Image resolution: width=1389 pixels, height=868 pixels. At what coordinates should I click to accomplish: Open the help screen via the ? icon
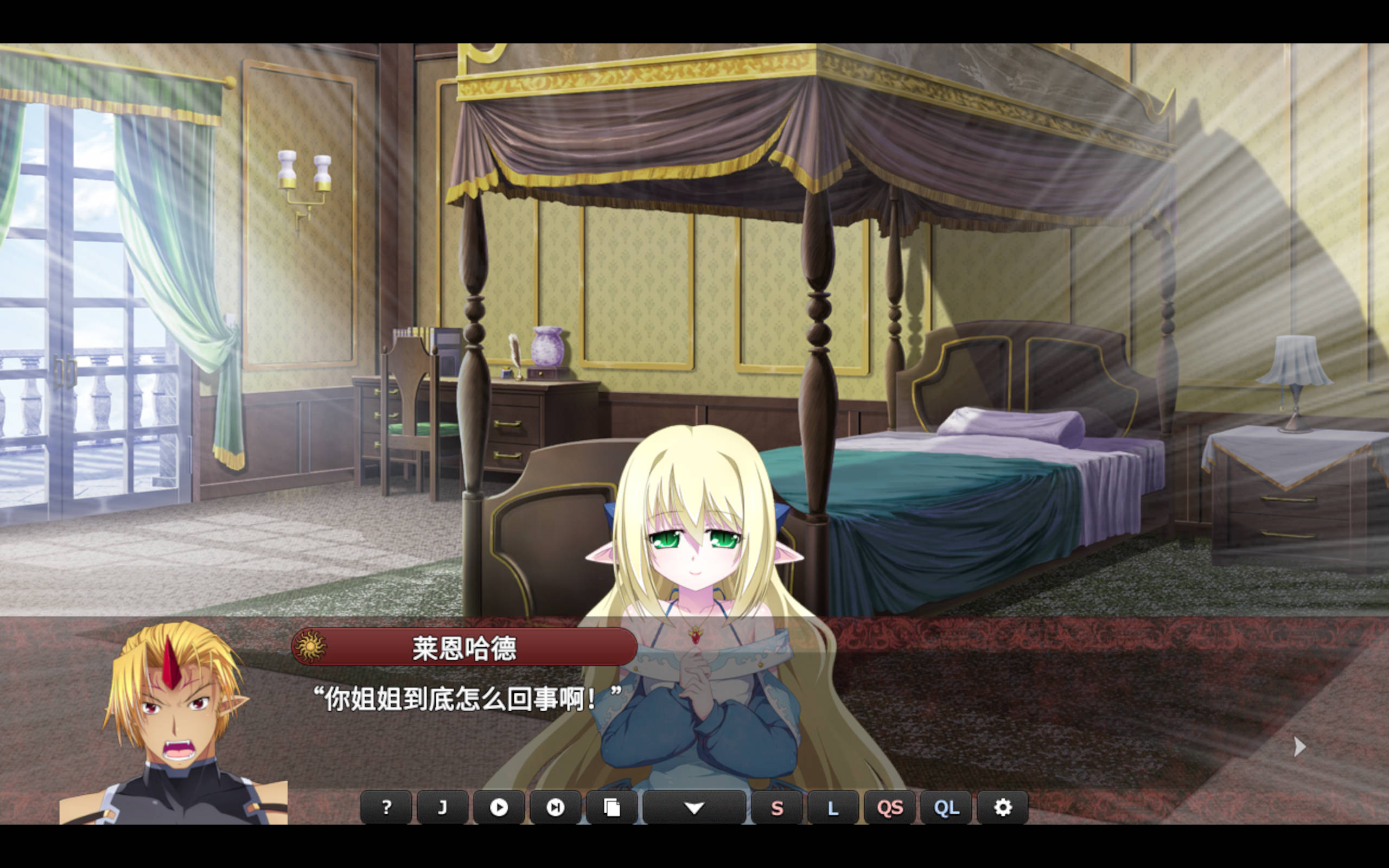click(x=386, y=808)
